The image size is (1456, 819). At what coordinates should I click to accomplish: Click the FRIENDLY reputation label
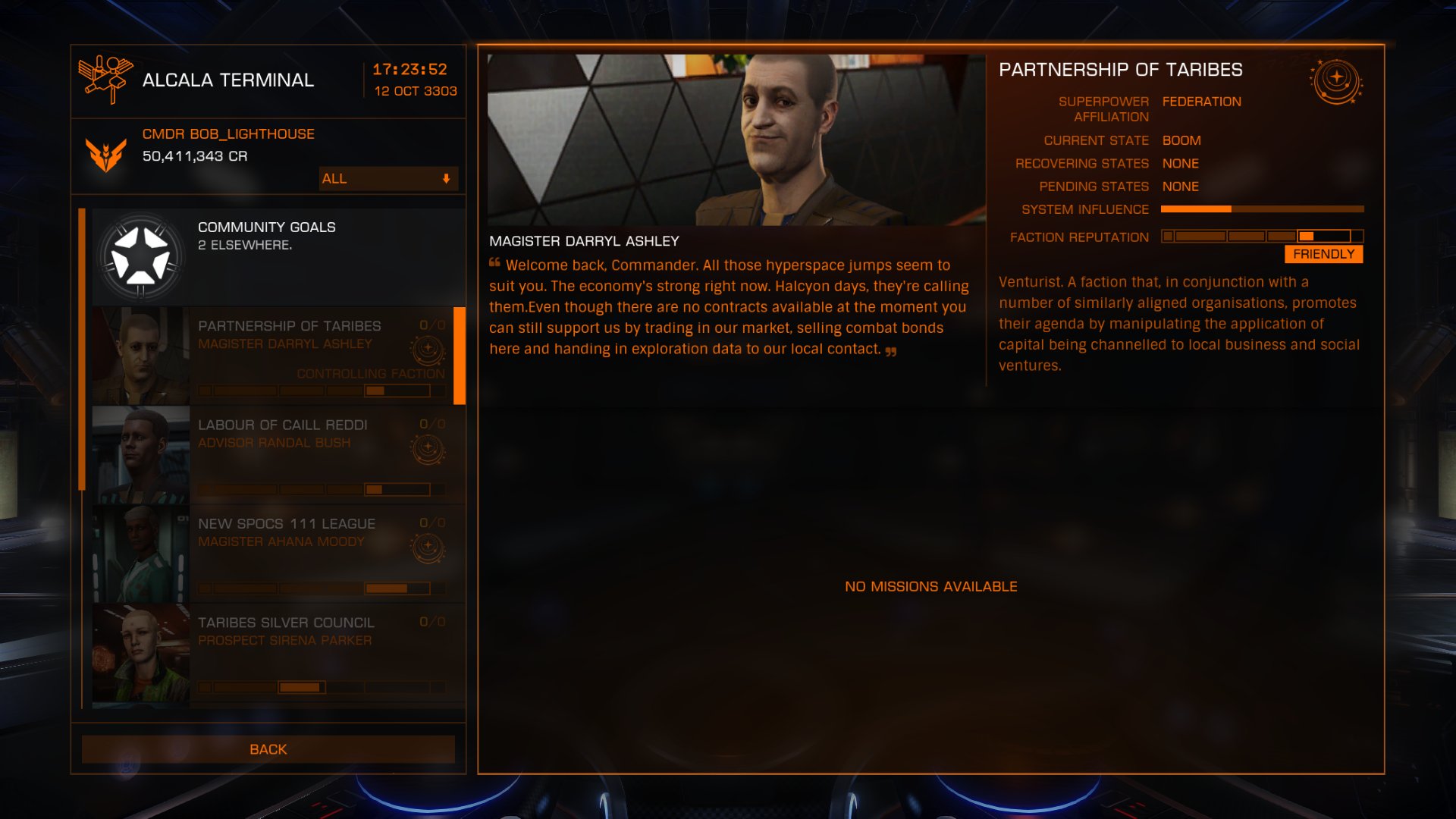pos(1323,254)
